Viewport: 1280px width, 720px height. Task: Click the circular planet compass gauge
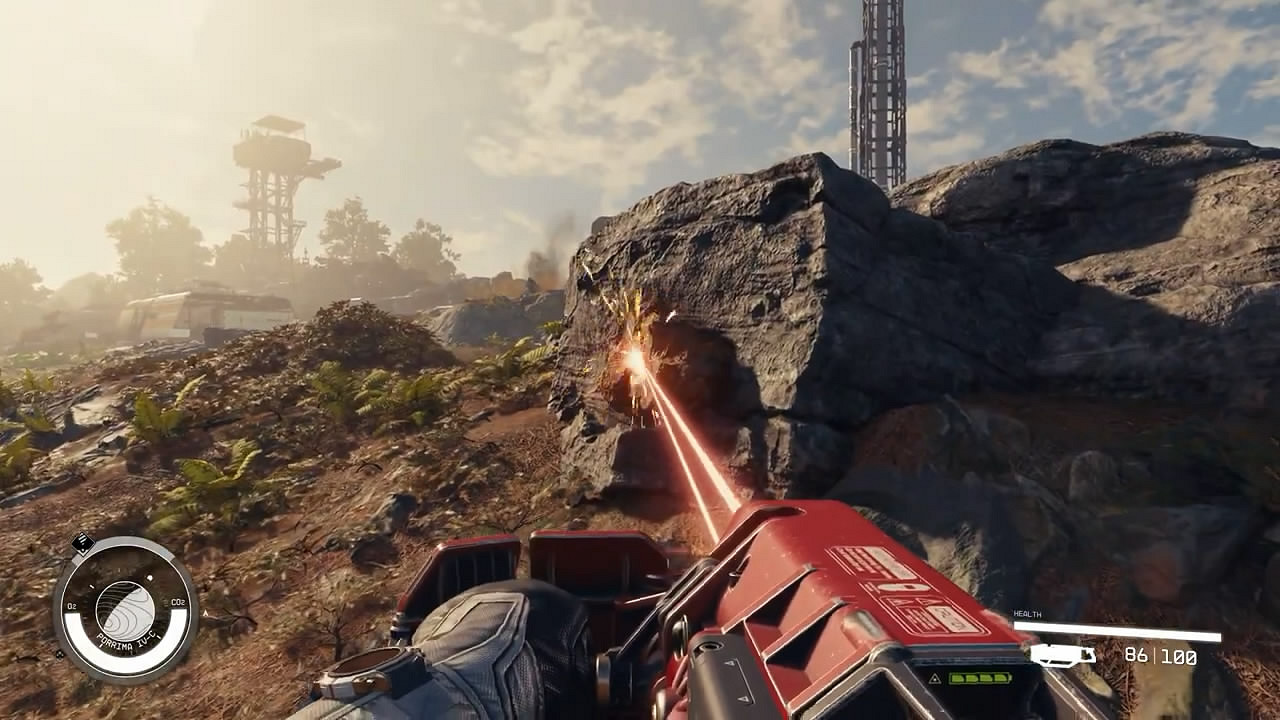(126, 609)
